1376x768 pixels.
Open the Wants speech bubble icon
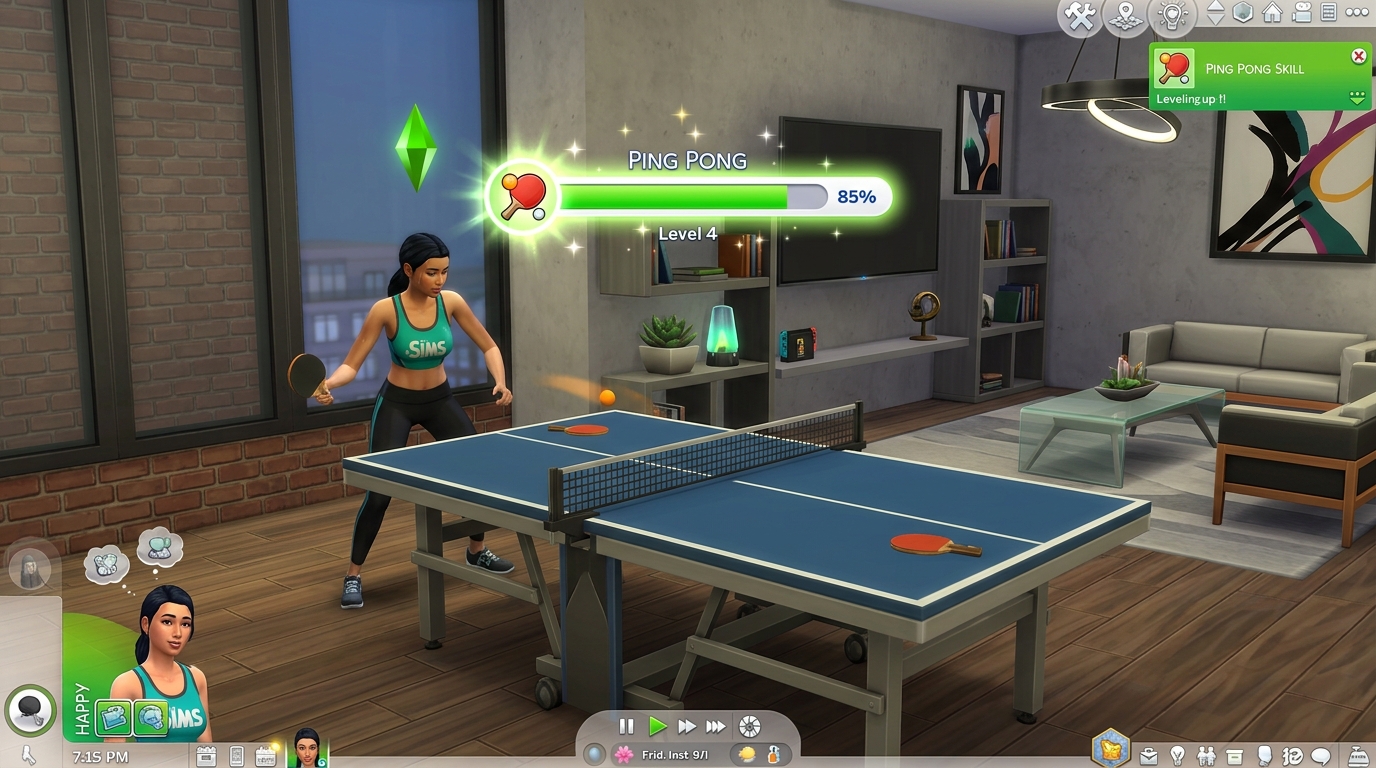coord(1320,756)
